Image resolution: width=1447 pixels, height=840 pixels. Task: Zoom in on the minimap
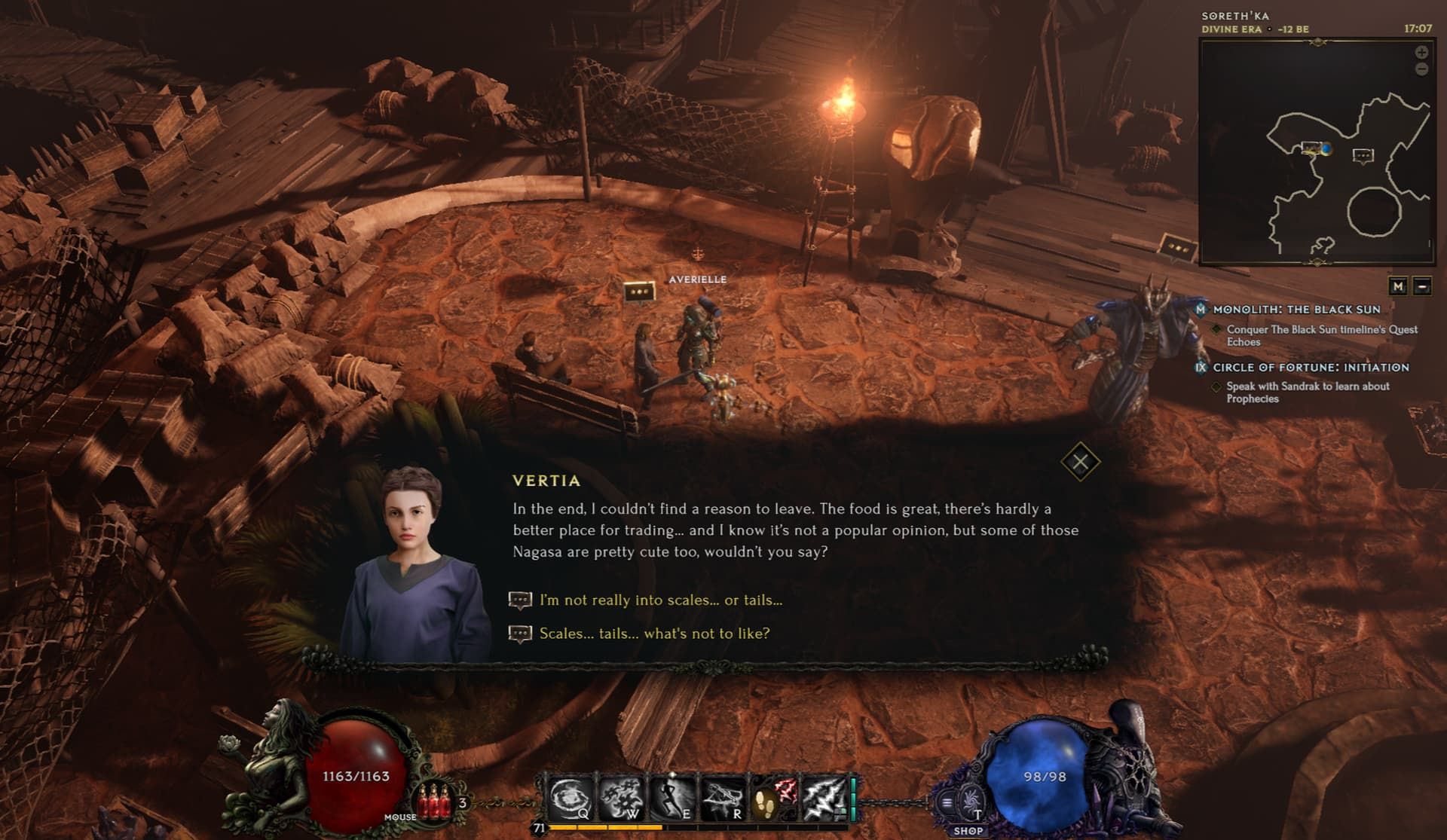click(x=1420, y=53)
